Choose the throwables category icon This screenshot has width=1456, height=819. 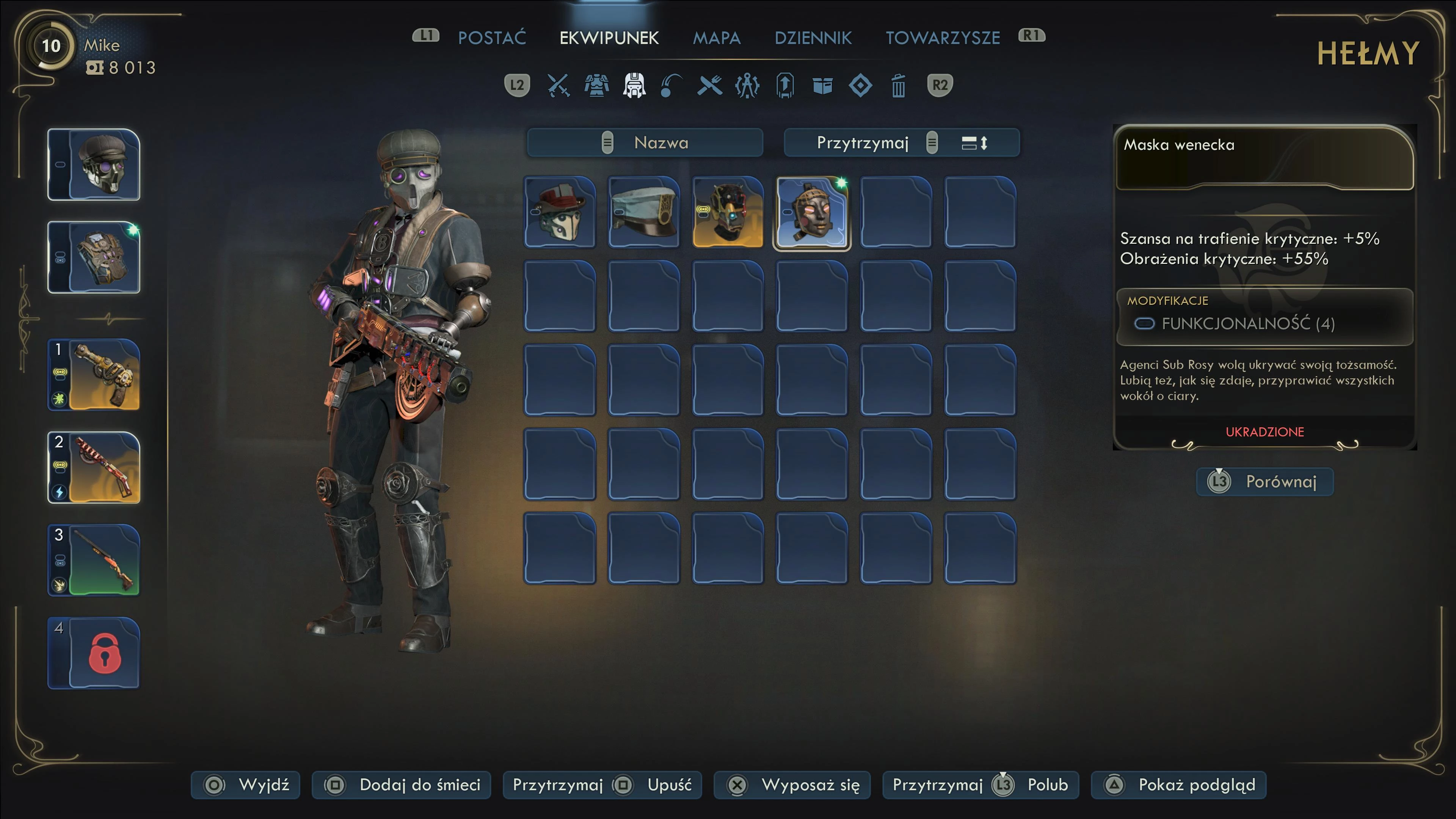[672, 86]
